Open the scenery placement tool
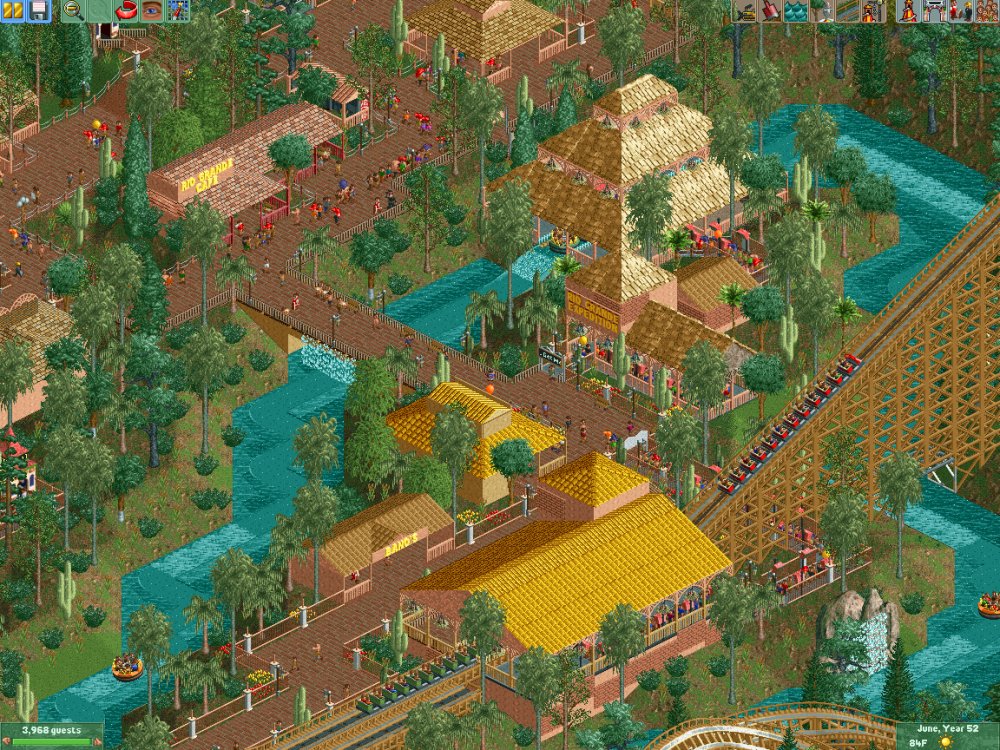This screenshot has width=1000, height=750. click(x=820, y=11)
